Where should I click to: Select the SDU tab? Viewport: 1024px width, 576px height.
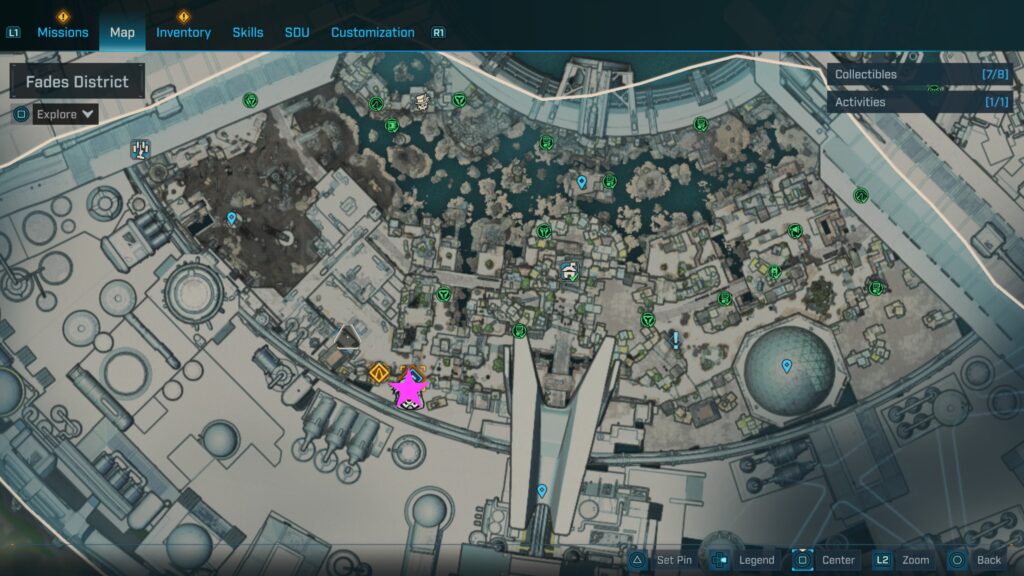click(x=297, y=32)
